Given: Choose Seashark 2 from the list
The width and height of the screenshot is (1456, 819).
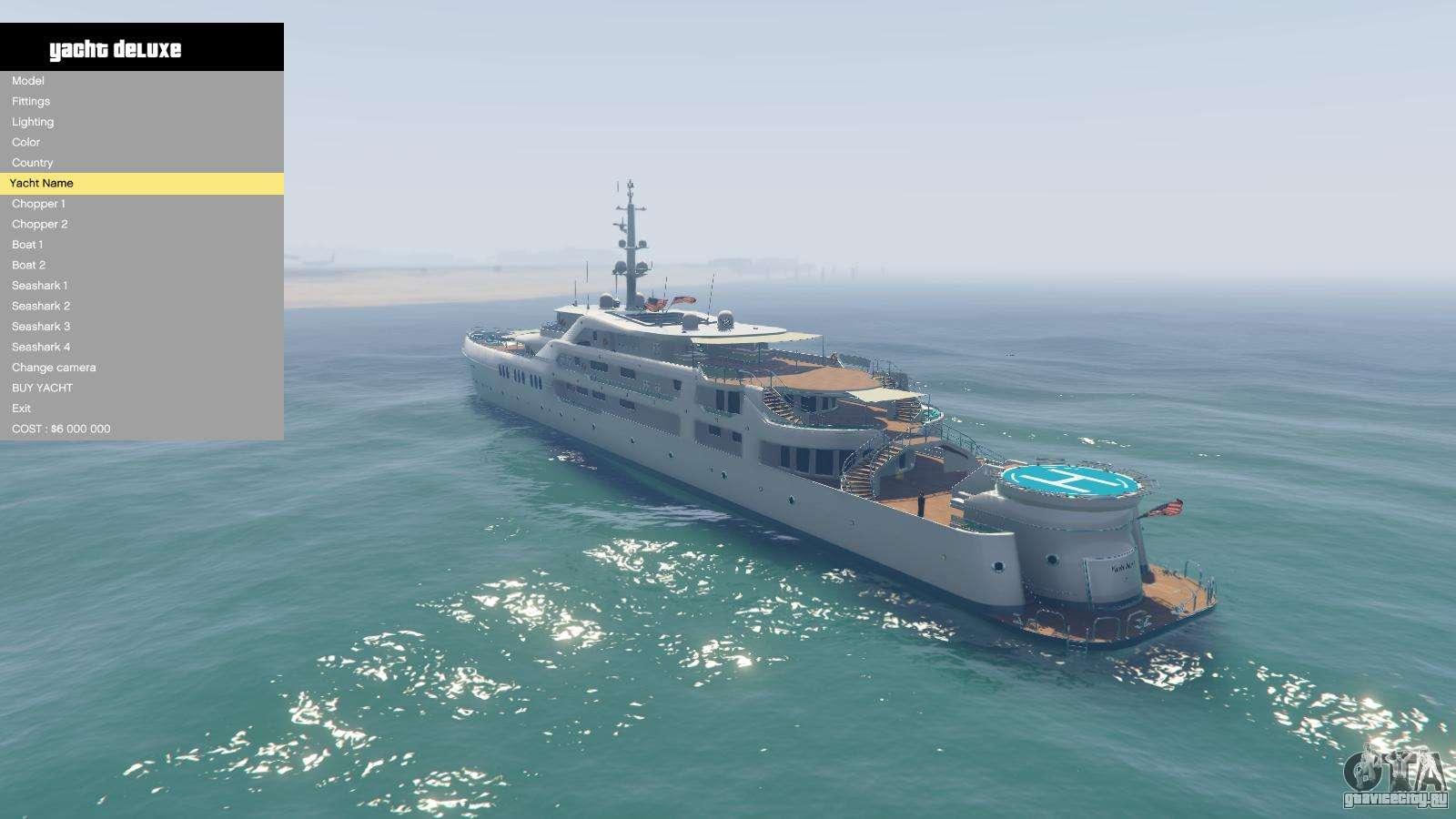Looking at the screenshot, I should (x=41, y=306).
